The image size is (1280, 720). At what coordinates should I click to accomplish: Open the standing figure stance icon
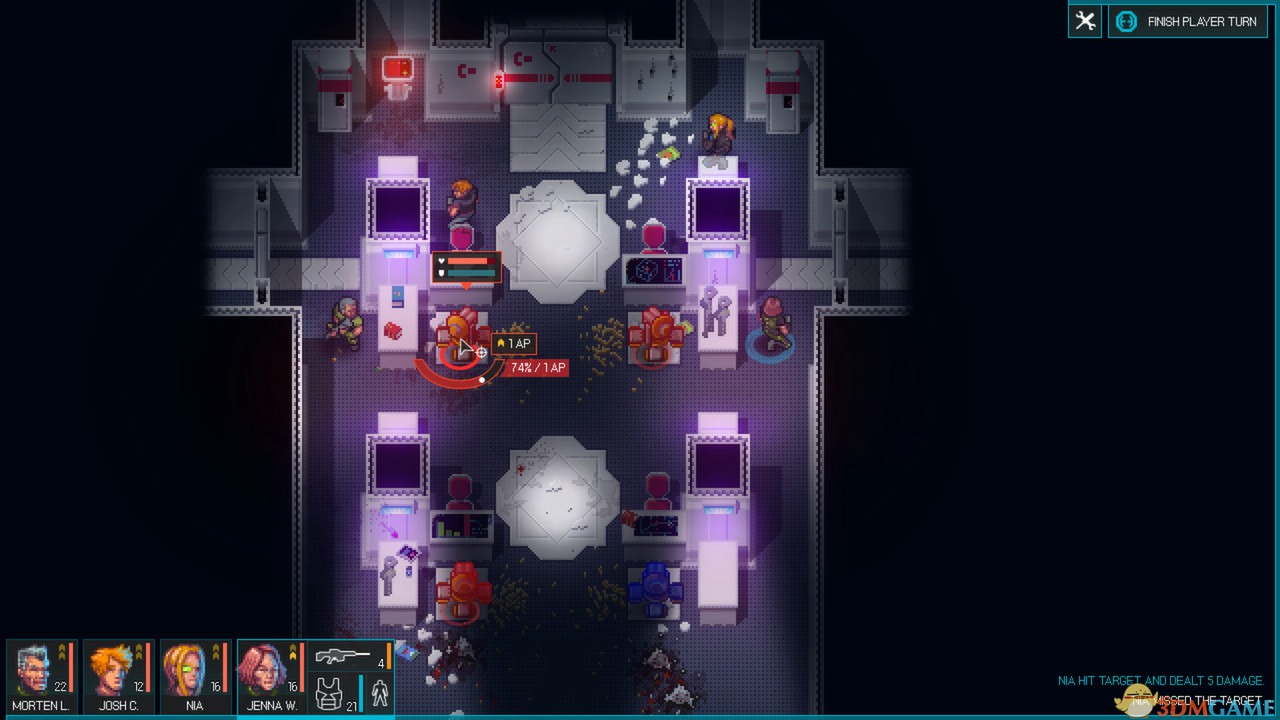(380, 693)
